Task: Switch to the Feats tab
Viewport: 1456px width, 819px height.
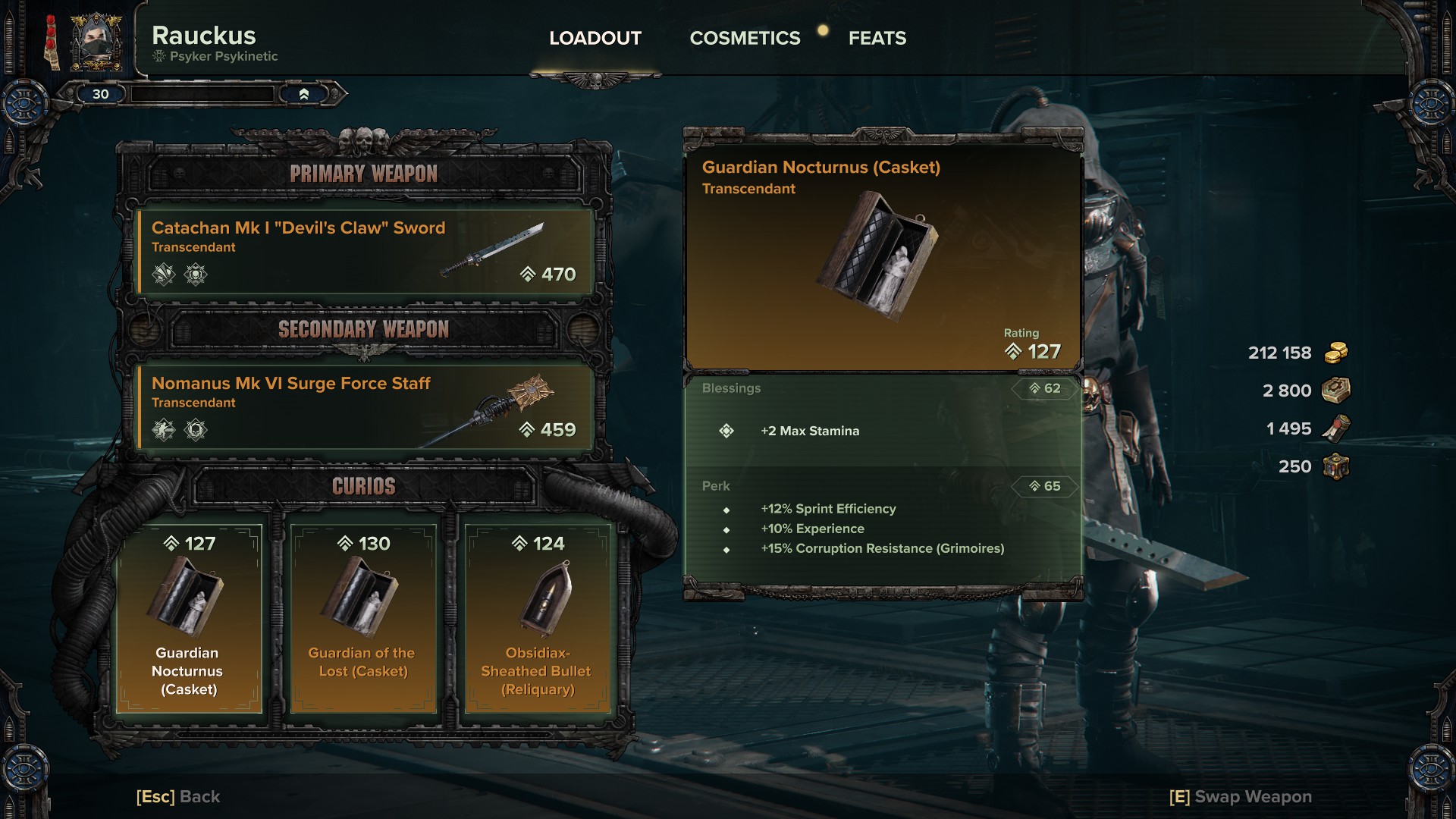Action: 877,38
